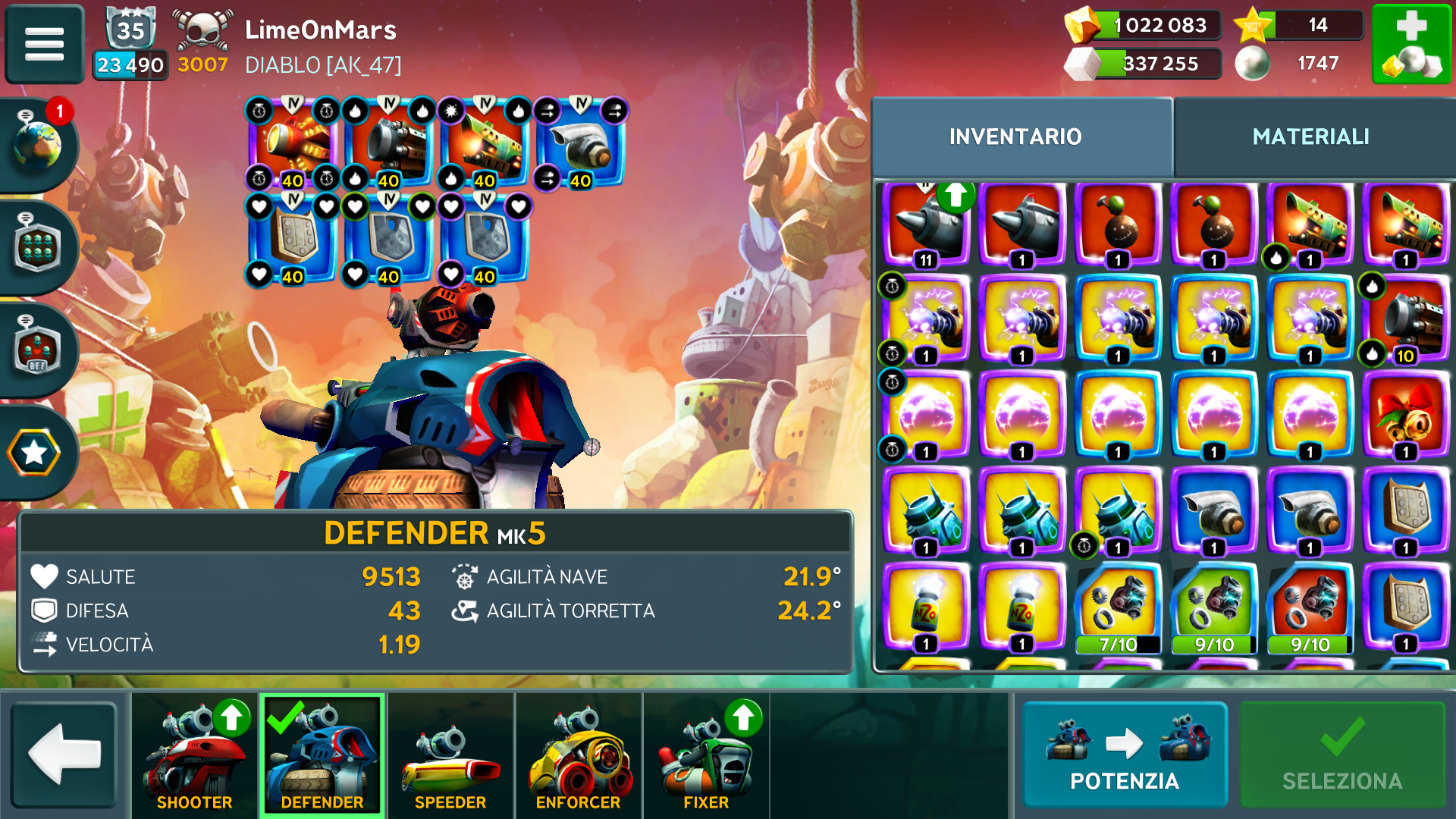Open the hamburger main menu
This screenshot has height=819, width=1456.
(x=44, y=44)
